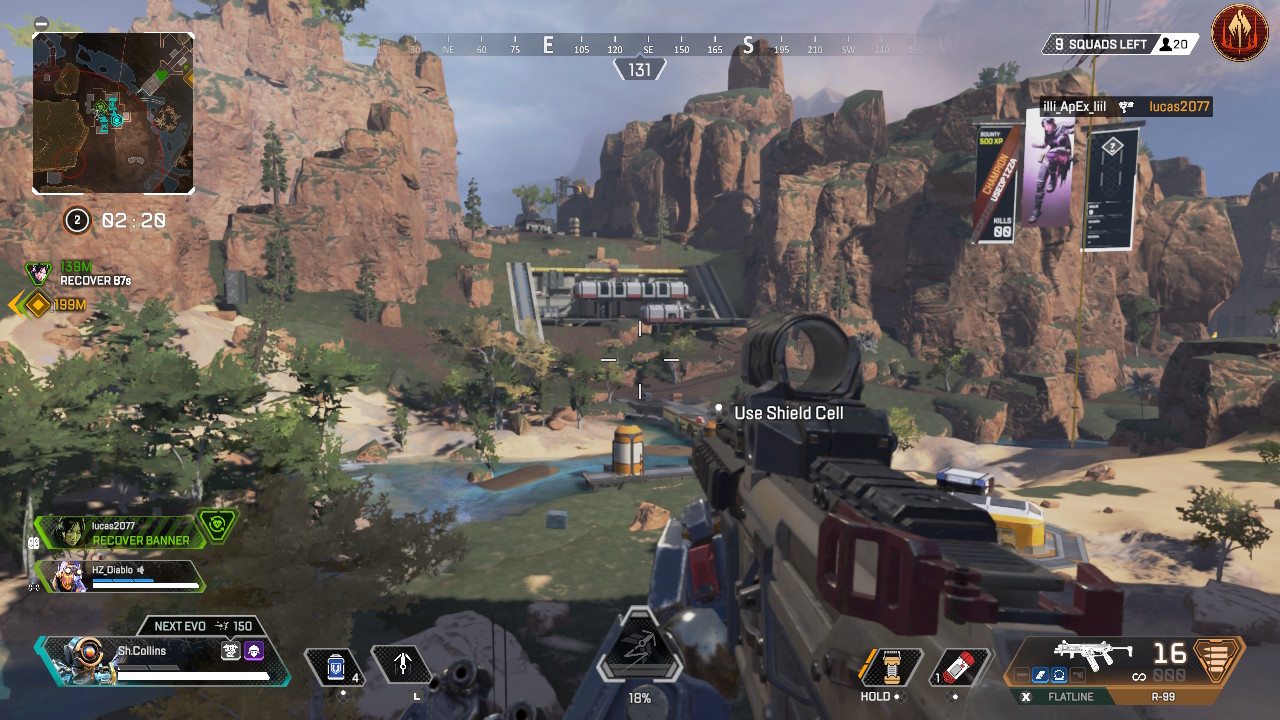
Task: Click the shield battery icon showing 4
Action: [x=334, y=664]
